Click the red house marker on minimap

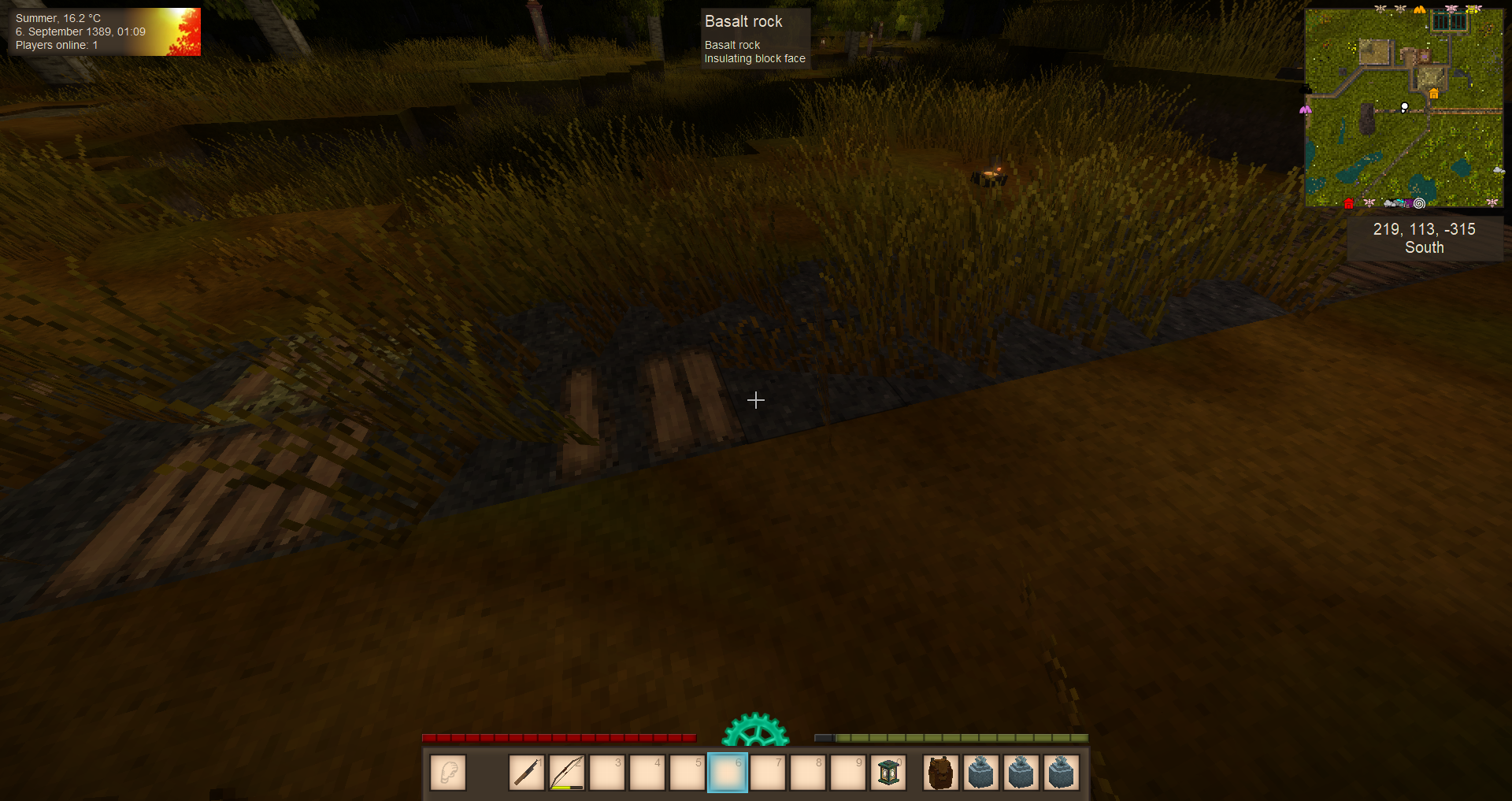pos(1349,204)
